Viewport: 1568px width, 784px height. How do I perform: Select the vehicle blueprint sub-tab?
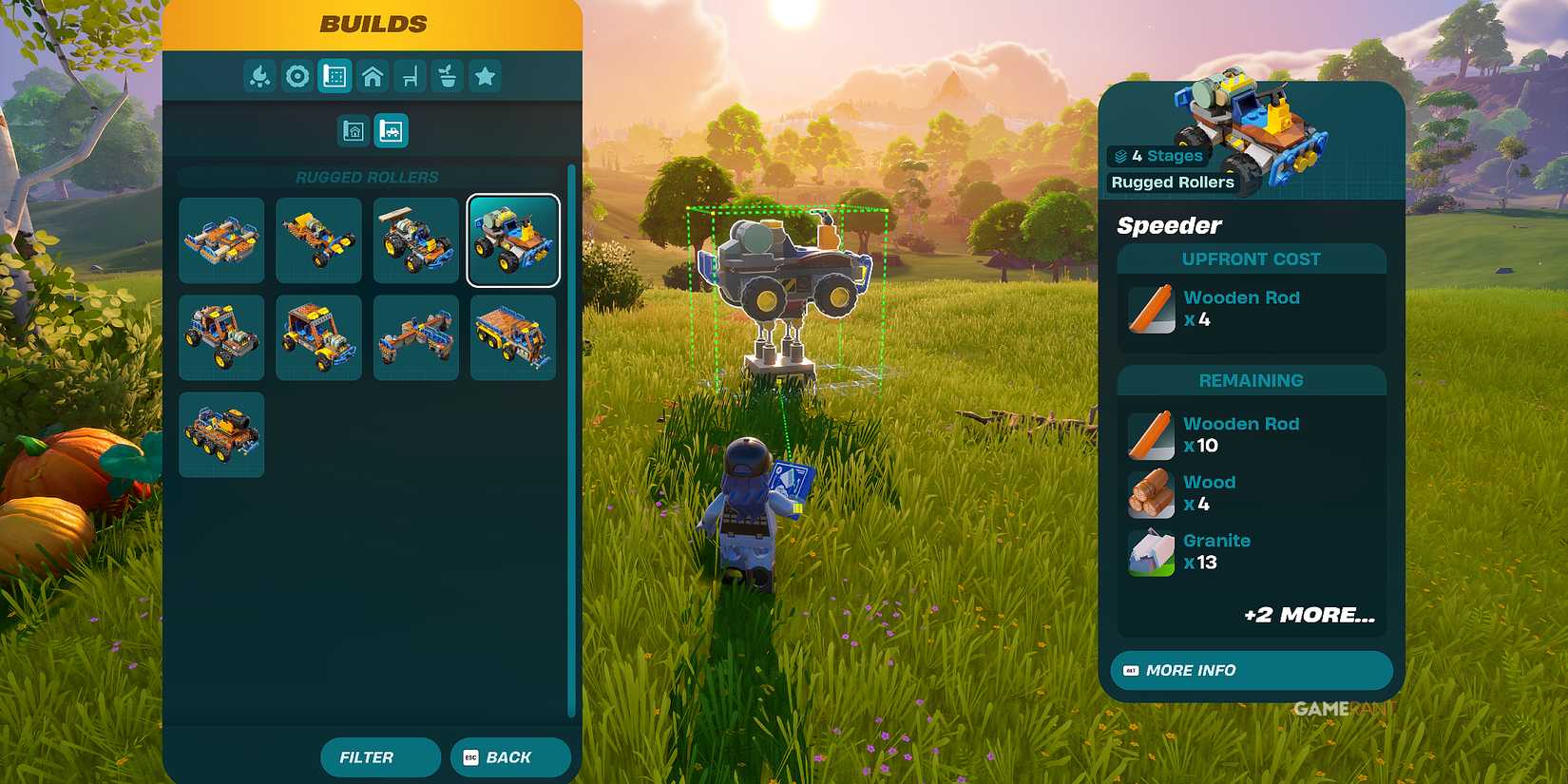coord(391,131)
